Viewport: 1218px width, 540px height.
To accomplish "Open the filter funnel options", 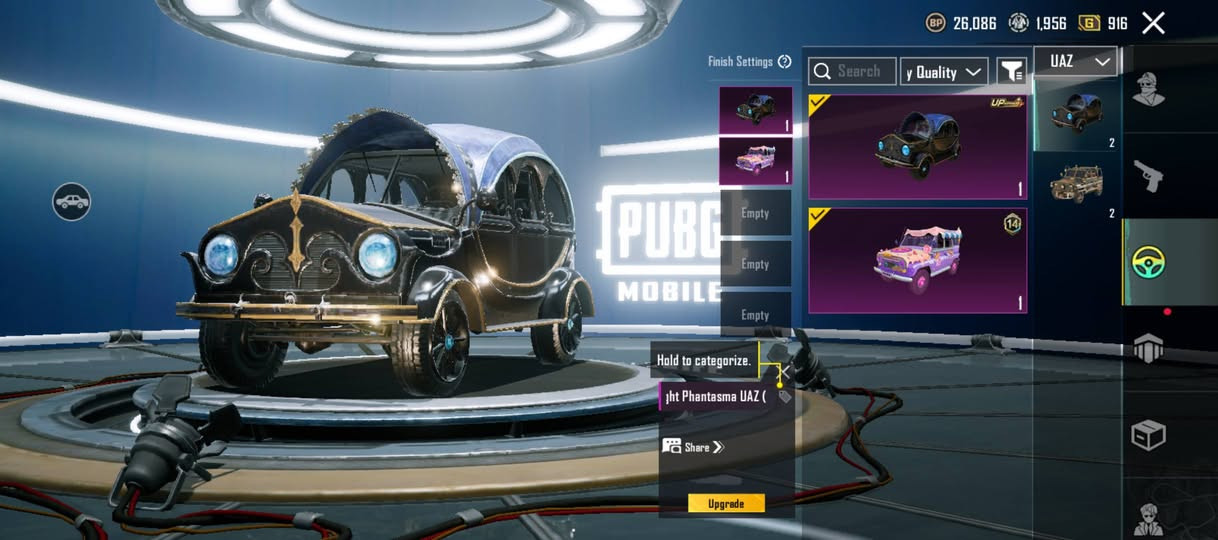I will tap(1012, 71).
